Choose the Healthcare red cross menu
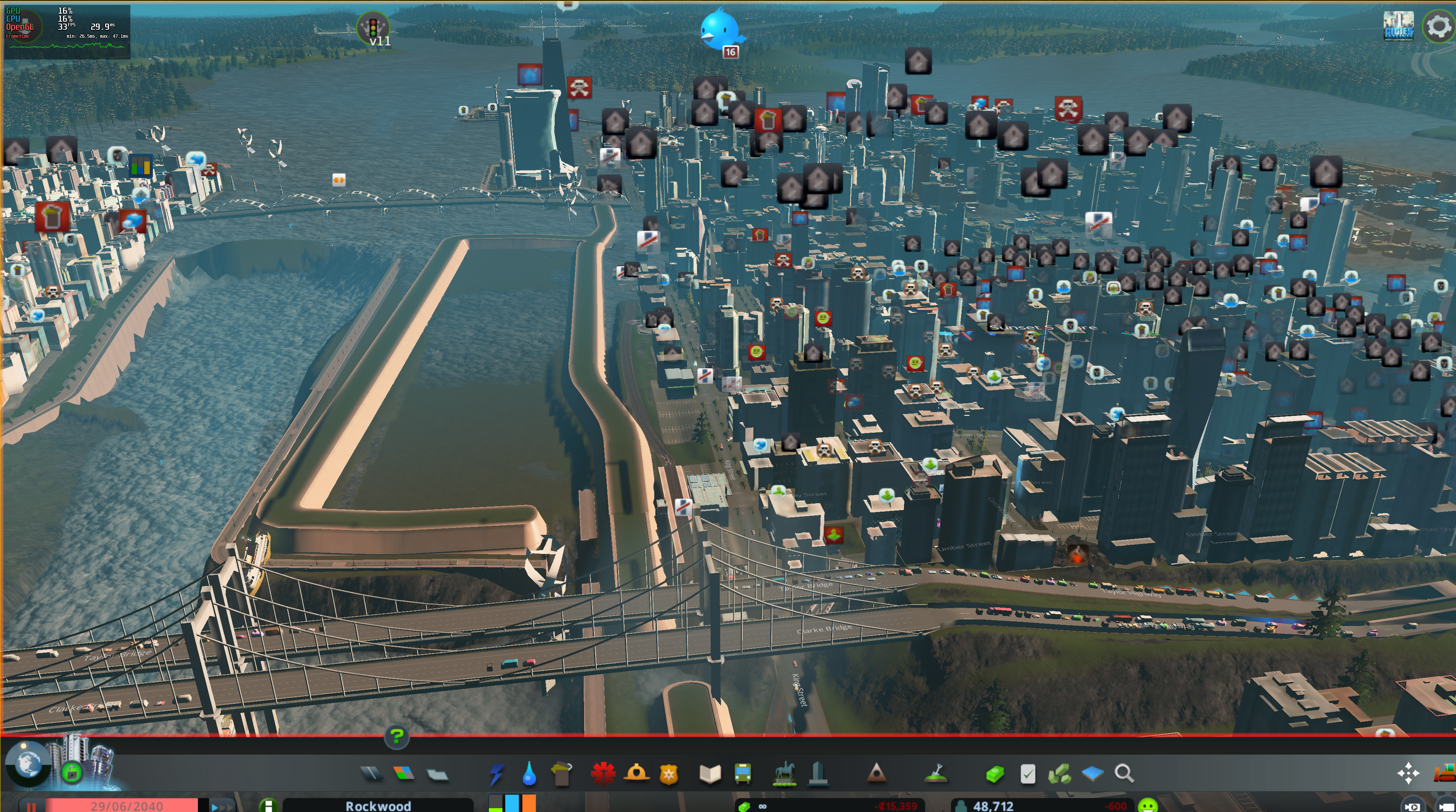This screenshot has height=812, width=1456. (x=602, y=773)
